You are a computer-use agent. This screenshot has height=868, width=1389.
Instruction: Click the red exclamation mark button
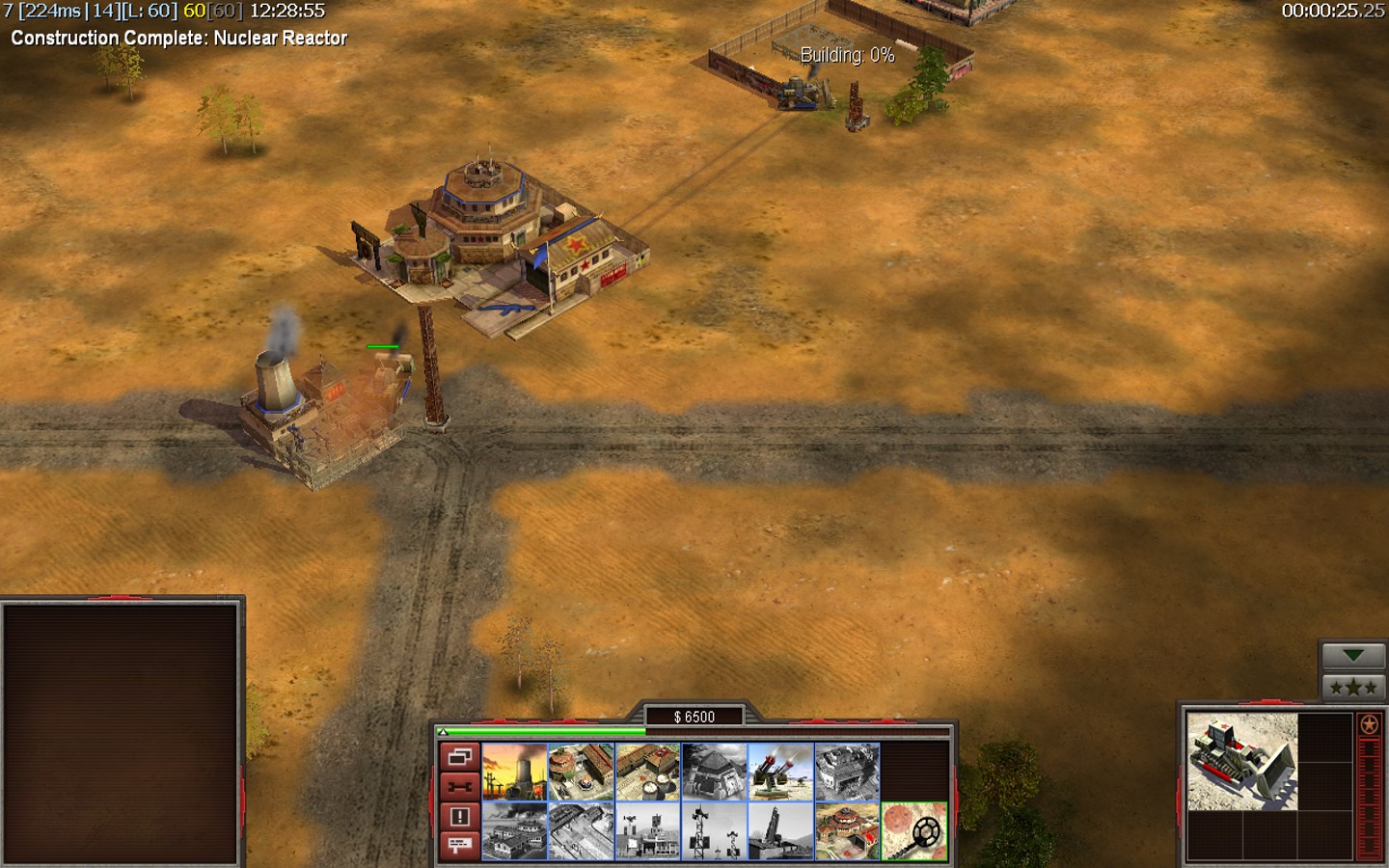pos(459,817)
